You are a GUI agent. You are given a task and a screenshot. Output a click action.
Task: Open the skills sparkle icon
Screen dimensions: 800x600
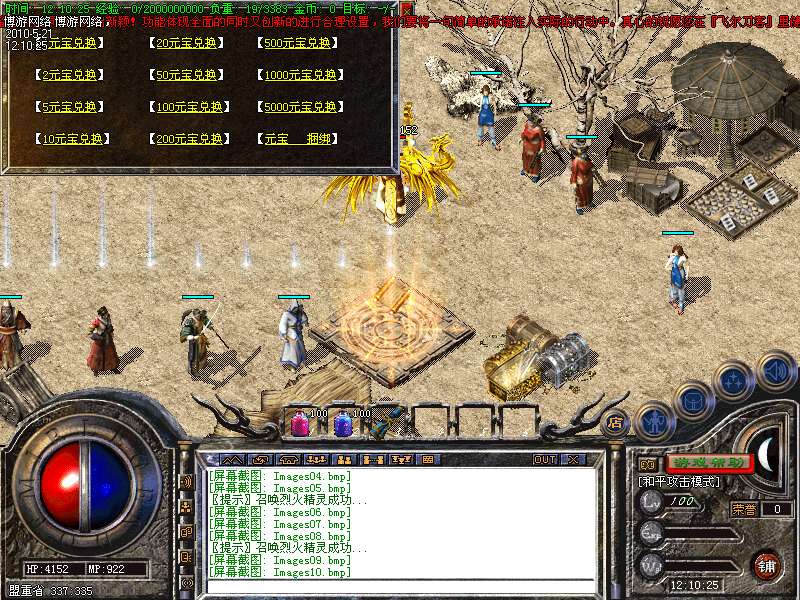[734, 380]
